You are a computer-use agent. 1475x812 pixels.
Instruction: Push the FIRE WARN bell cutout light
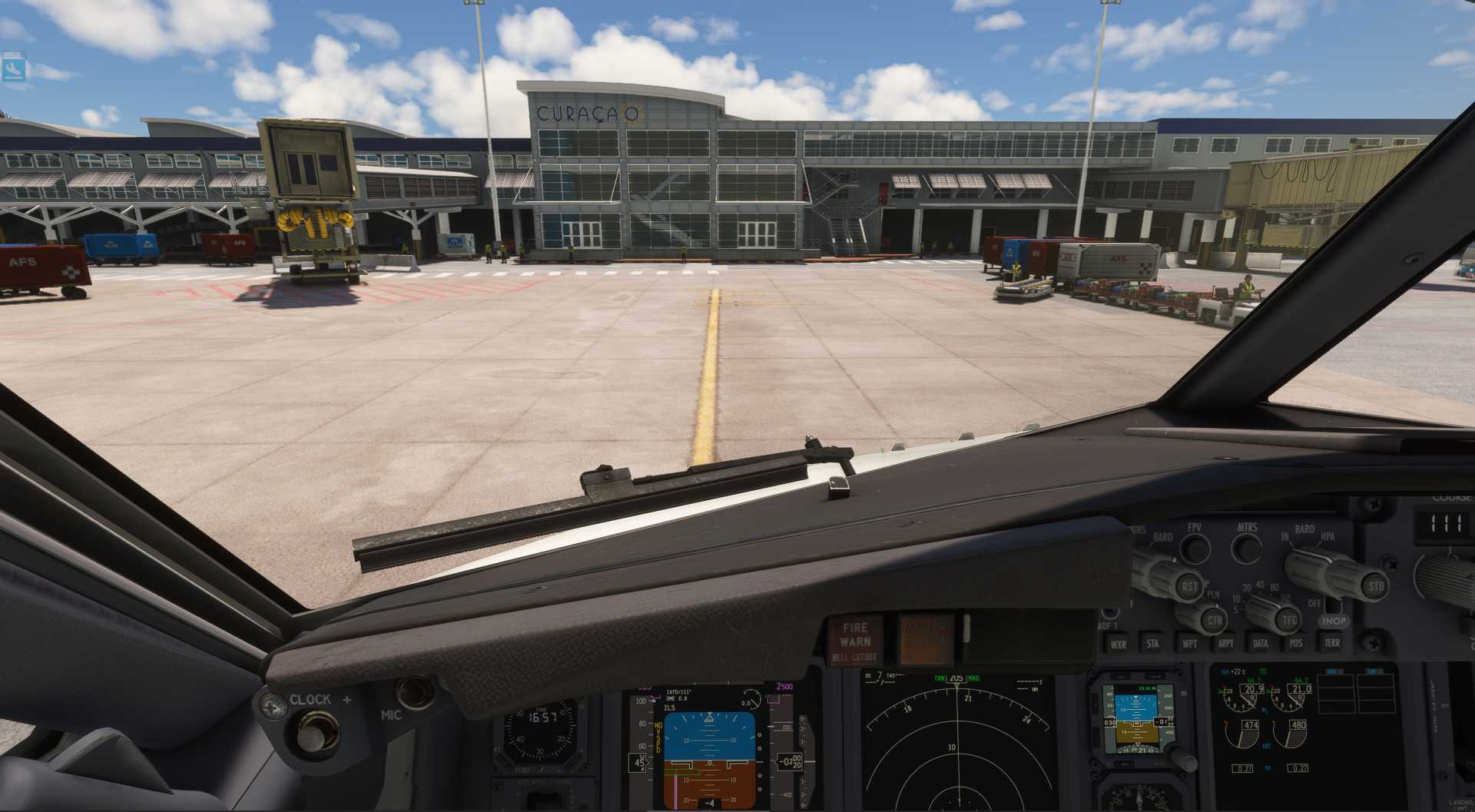pyautogui.click(x=854, y=641)
